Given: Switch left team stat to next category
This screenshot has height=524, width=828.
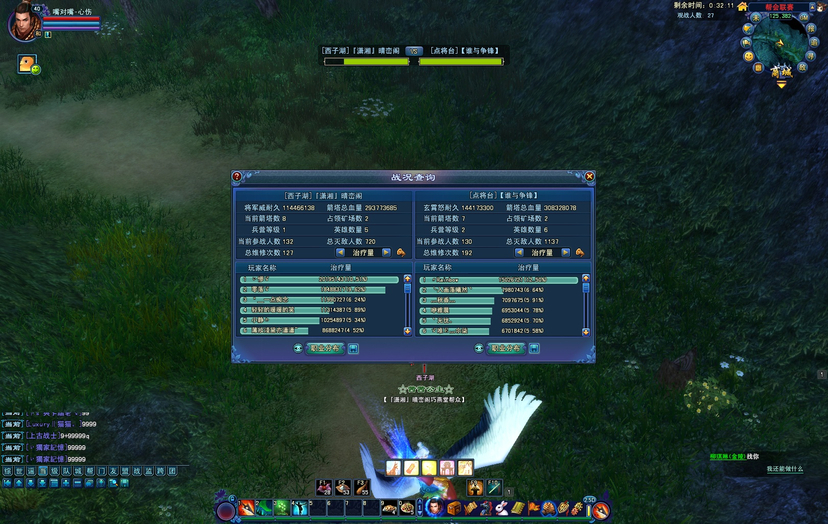Looking at the screenshot, I should point(386,253).
